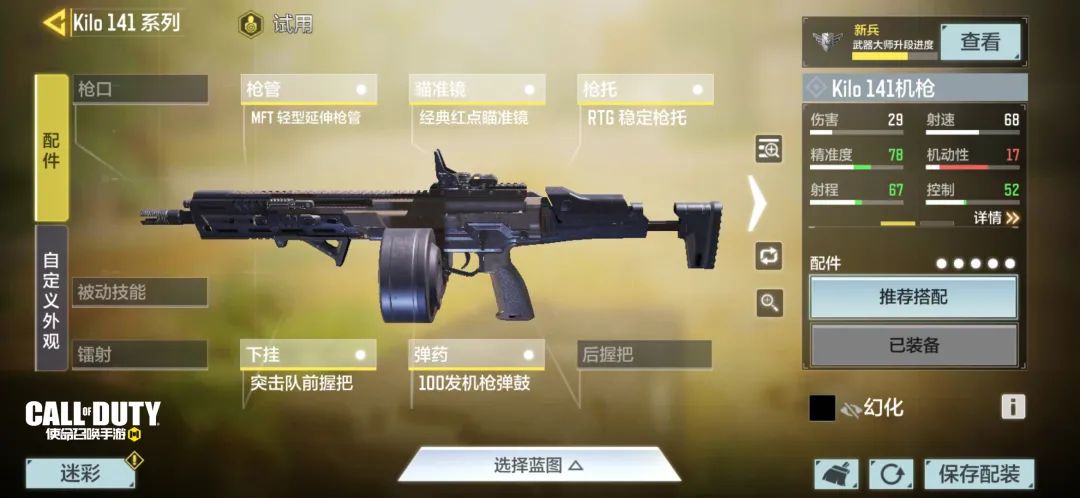
Task: Select the 被动技能 perk slot
Action: [140, 292]
